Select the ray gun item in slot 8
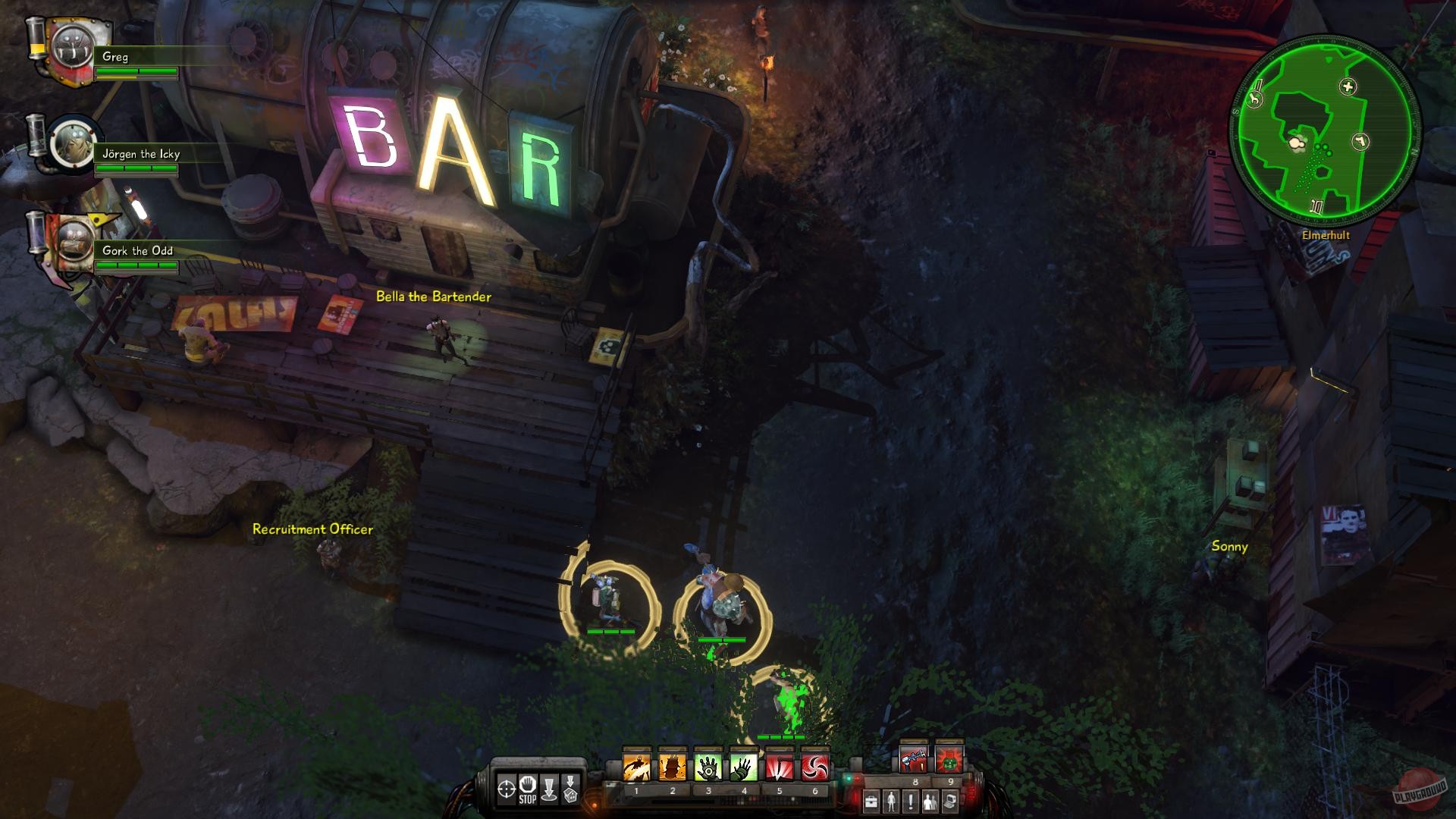Image resolution: width=1456 pixels, height=819 pixels. click(914, 760)
